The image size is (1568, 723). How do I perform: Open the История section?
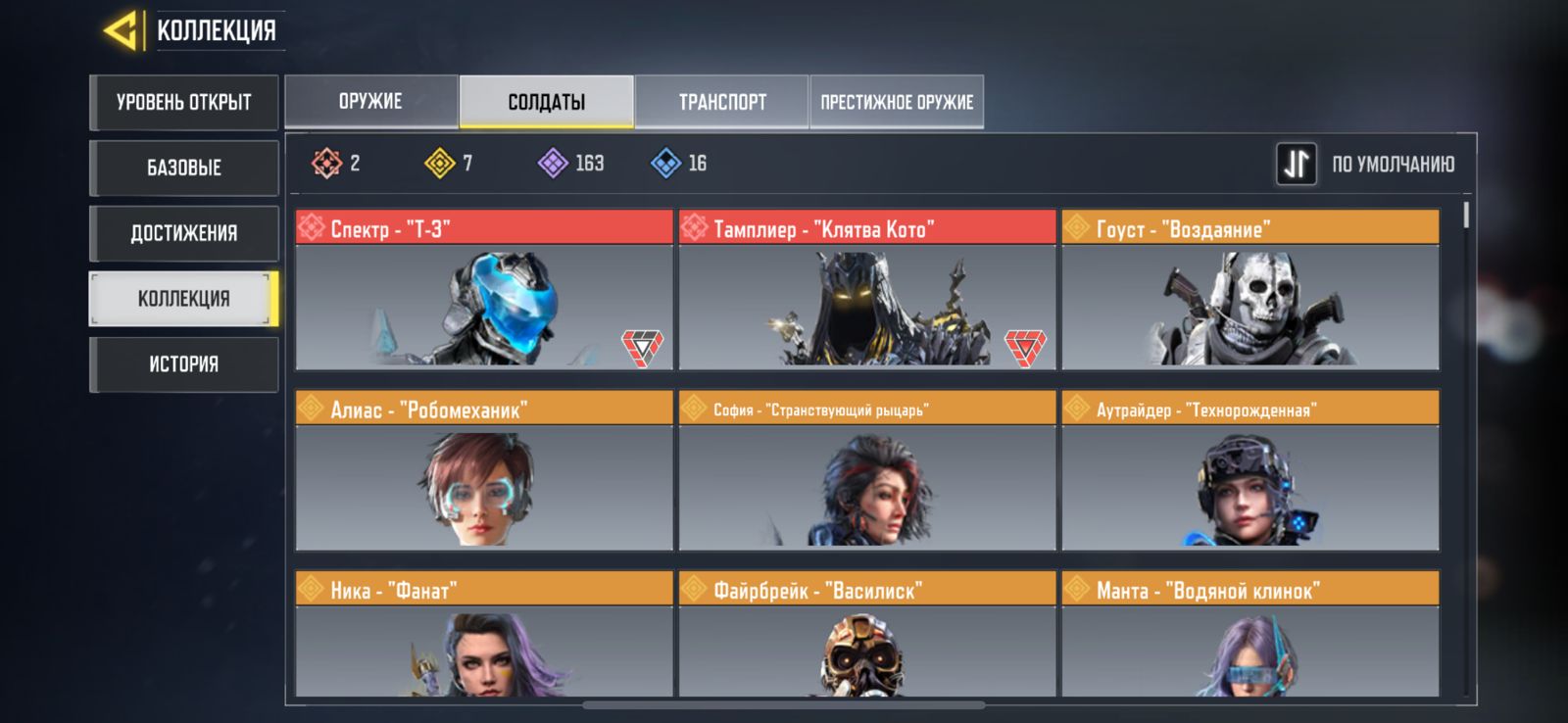click(184, 364)
